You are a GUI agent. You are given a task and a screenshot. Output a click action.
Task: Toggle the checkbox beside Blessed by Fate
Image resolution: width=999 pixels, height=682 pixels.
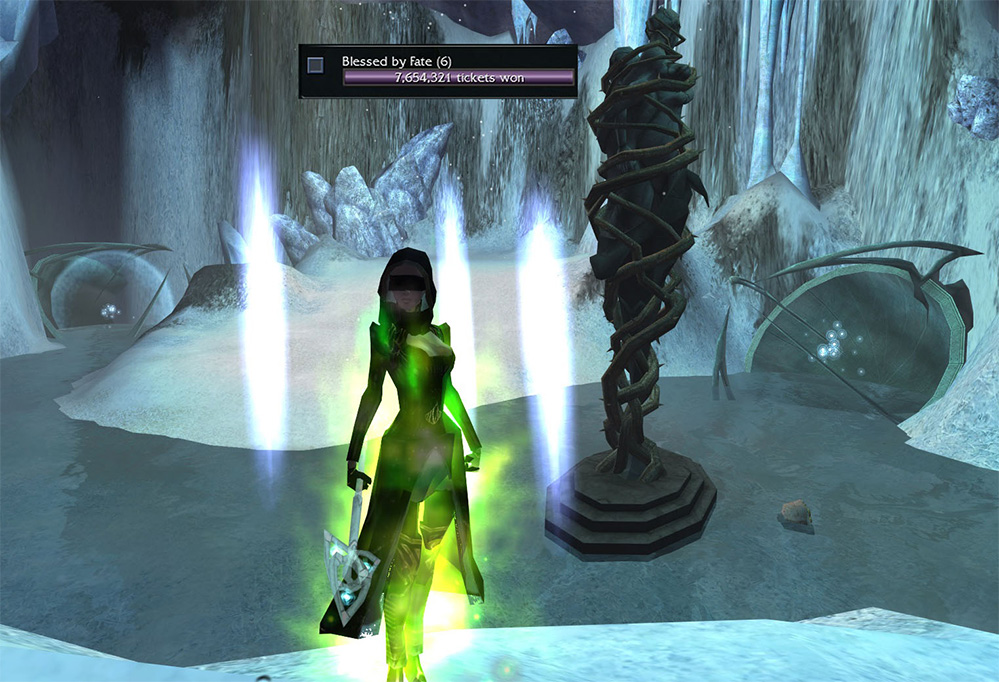[316, 66]
